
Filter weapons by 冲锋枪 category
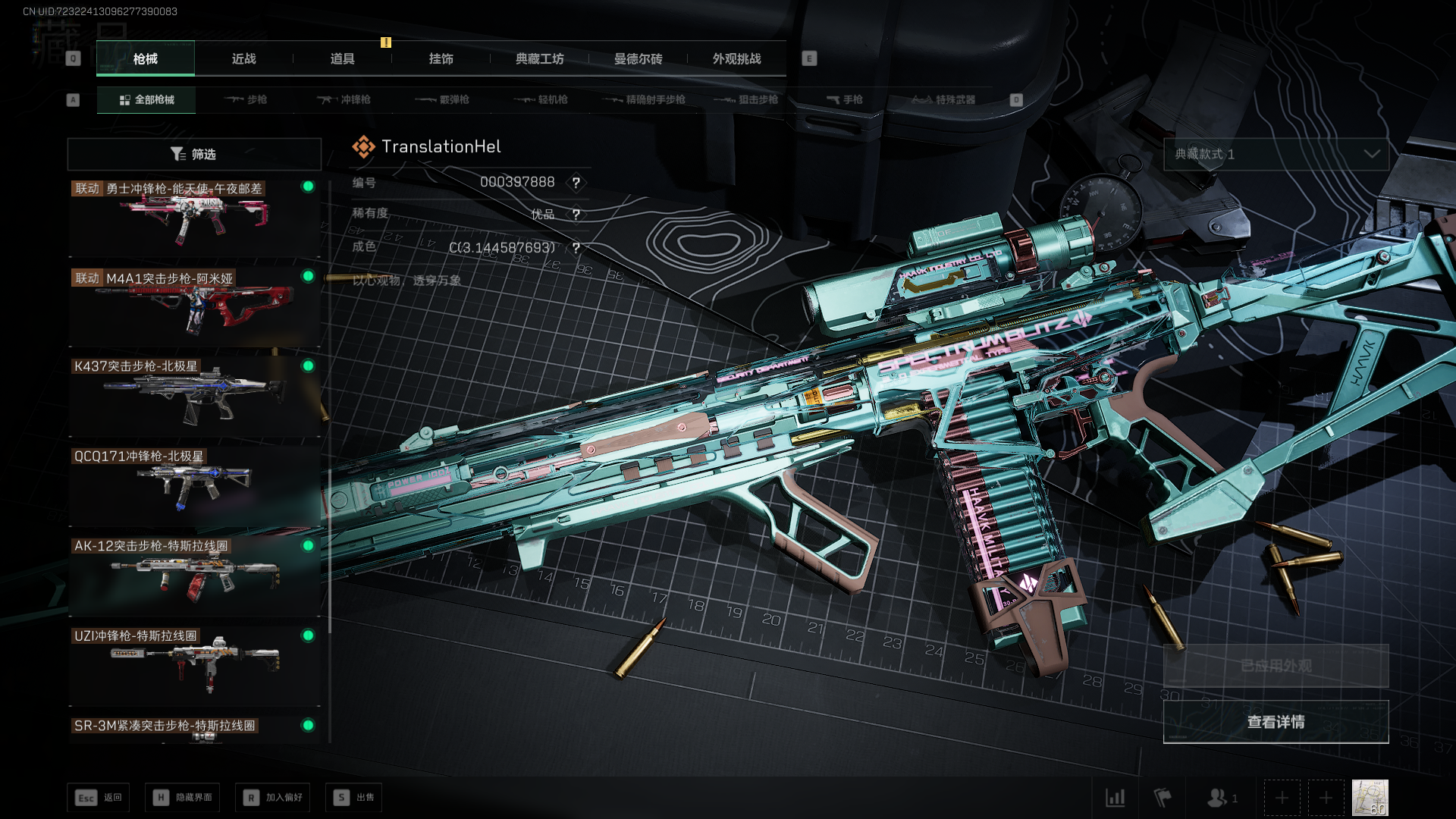pos(344,100)
